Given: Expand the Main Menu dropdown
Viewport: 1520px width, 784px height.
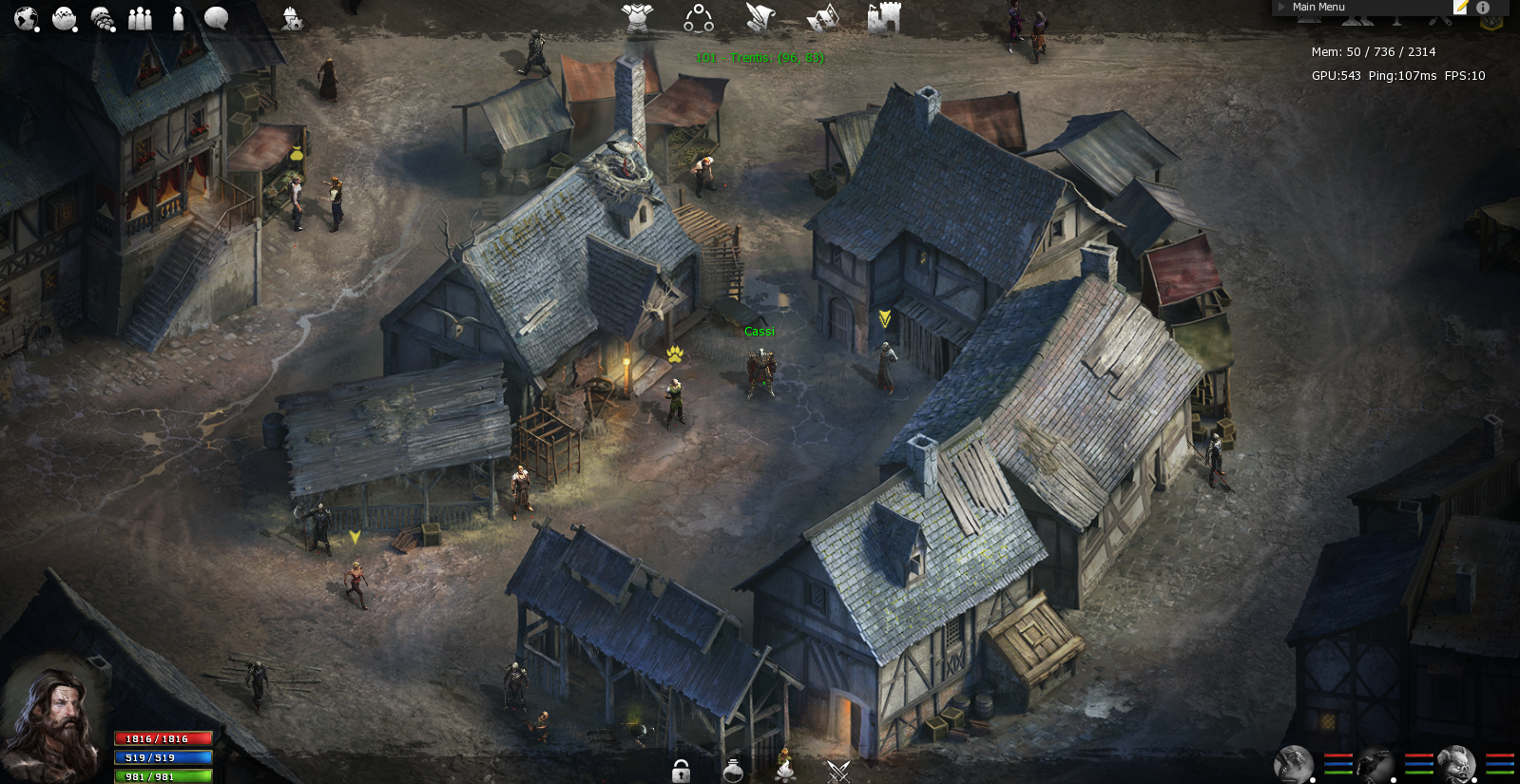Looking at the screenshot, I should [x=1318, y=7].
